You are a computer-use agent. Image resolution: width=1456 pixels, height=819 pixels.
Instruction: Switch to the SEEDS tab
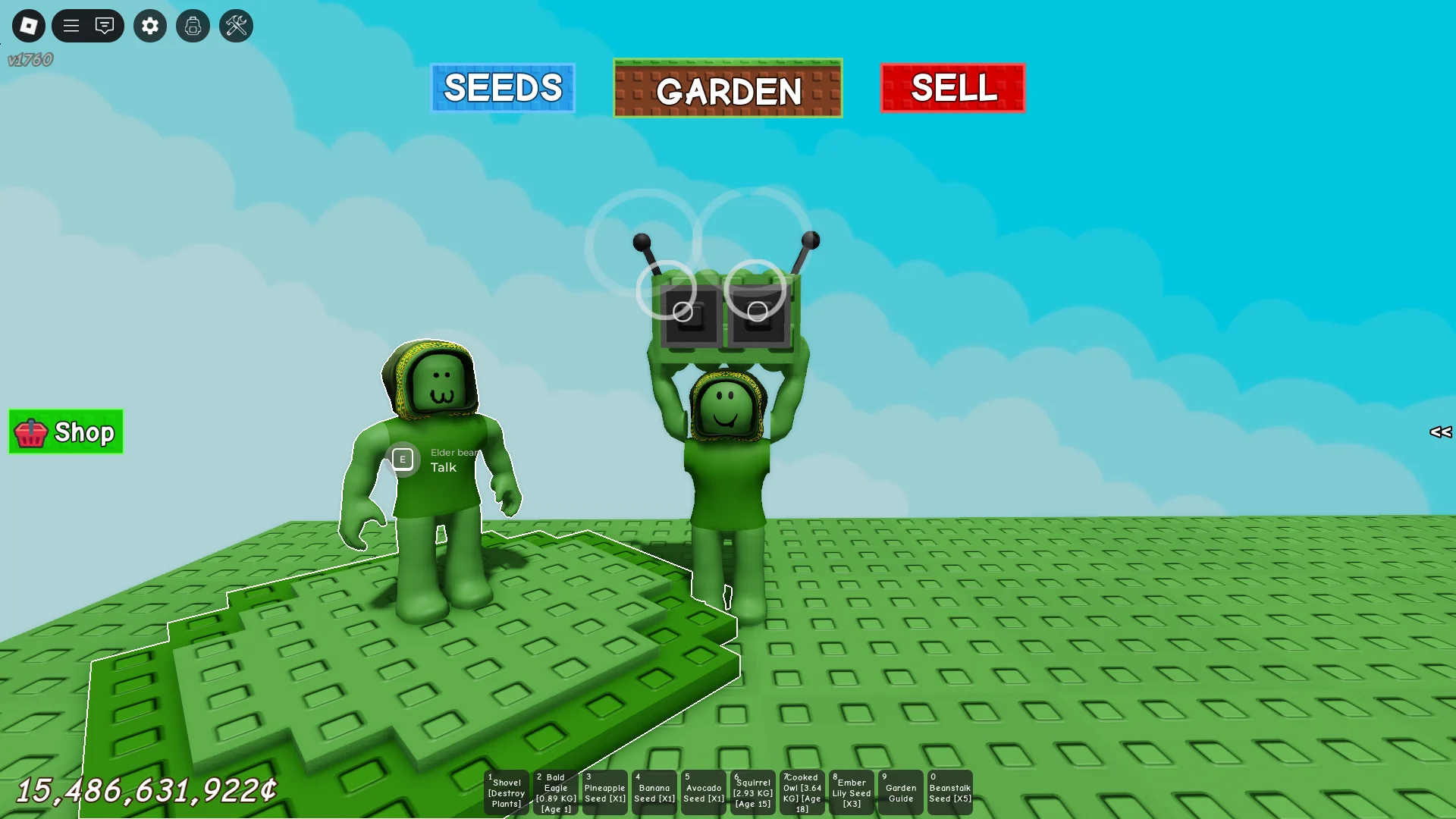503,87
